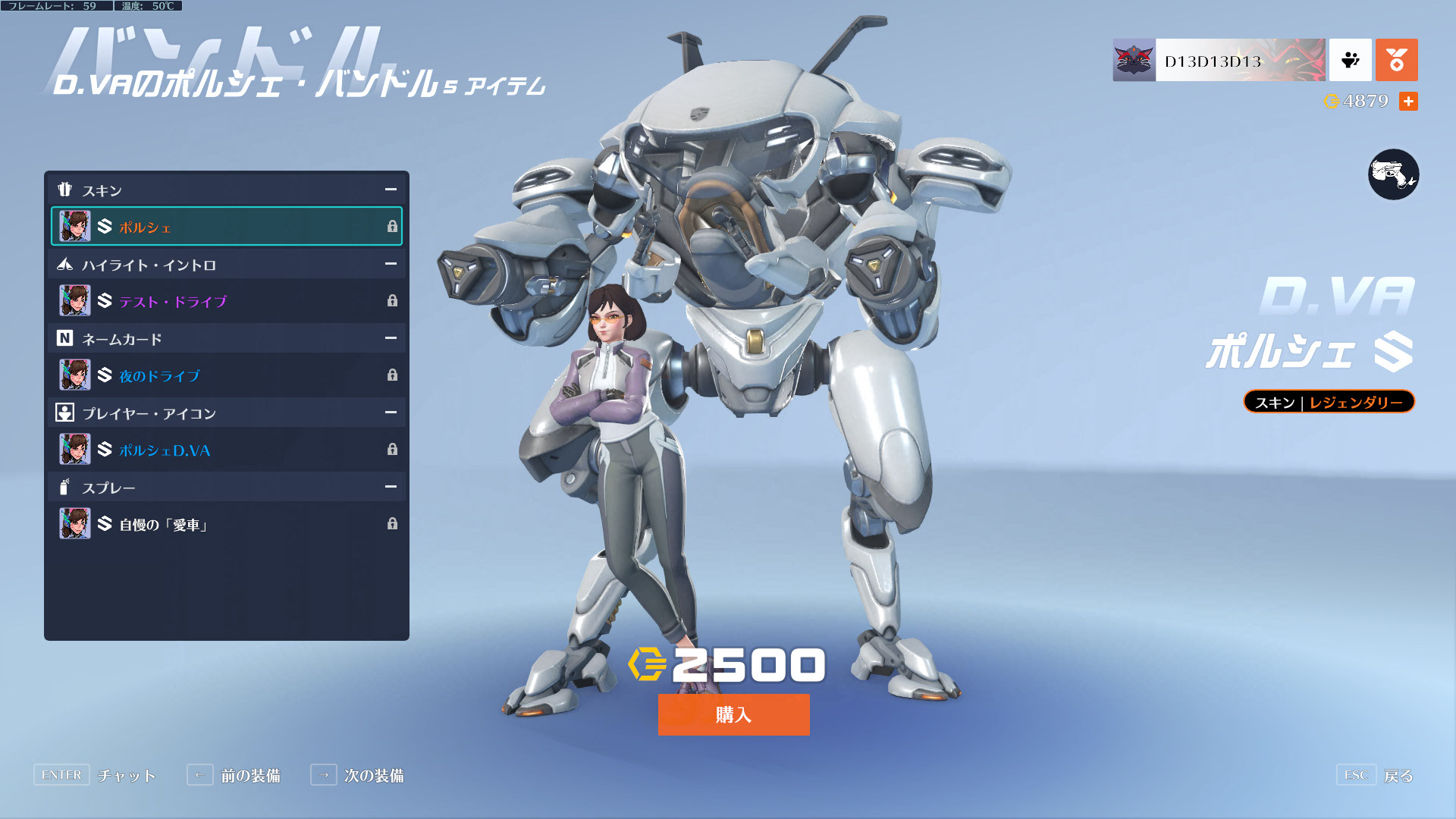This screenshot has width=1456, height=819.
Task: Collapse the ハイライト・イントロ section
Action: point(391,264)
